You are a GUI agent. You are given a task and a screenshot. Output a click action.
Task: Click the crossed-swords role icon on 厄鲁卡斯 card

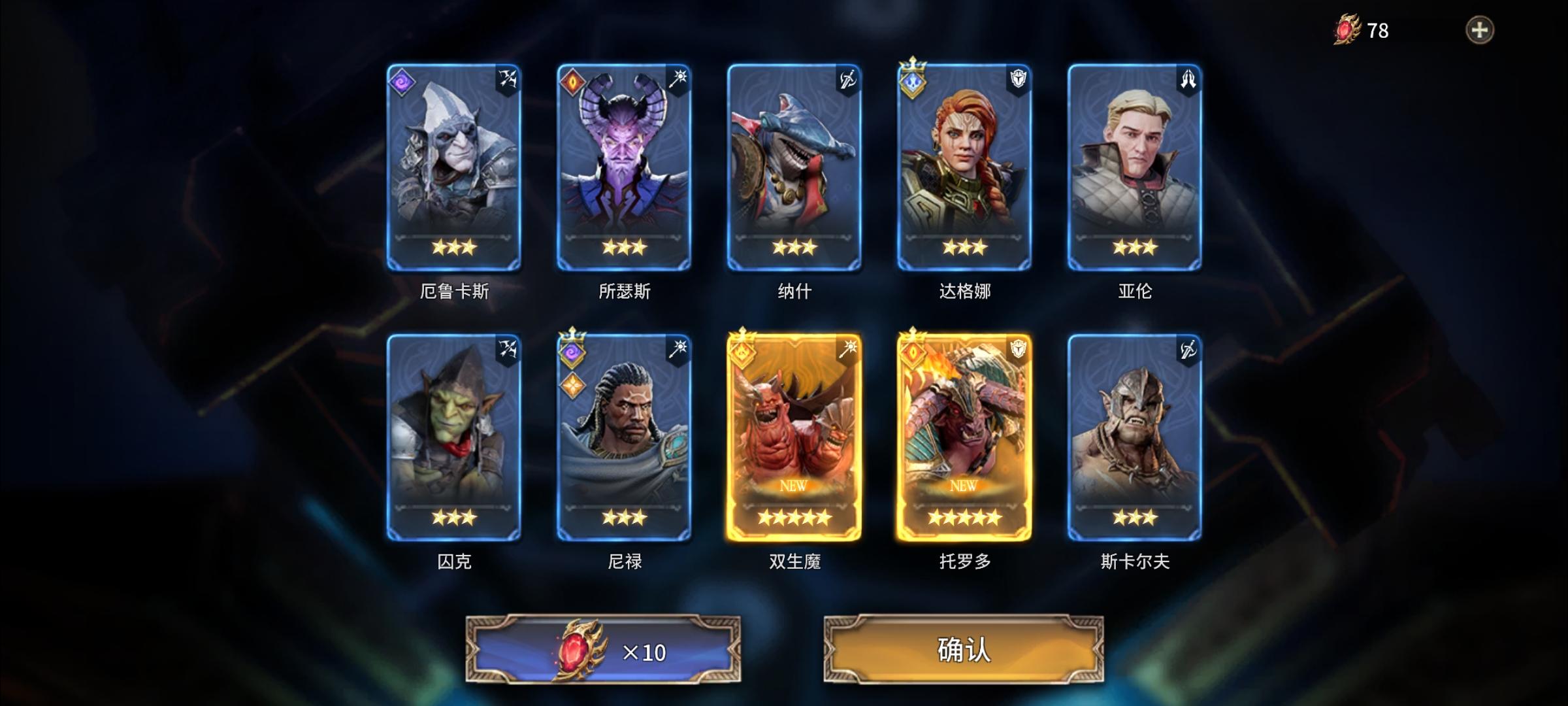(507, 77)
